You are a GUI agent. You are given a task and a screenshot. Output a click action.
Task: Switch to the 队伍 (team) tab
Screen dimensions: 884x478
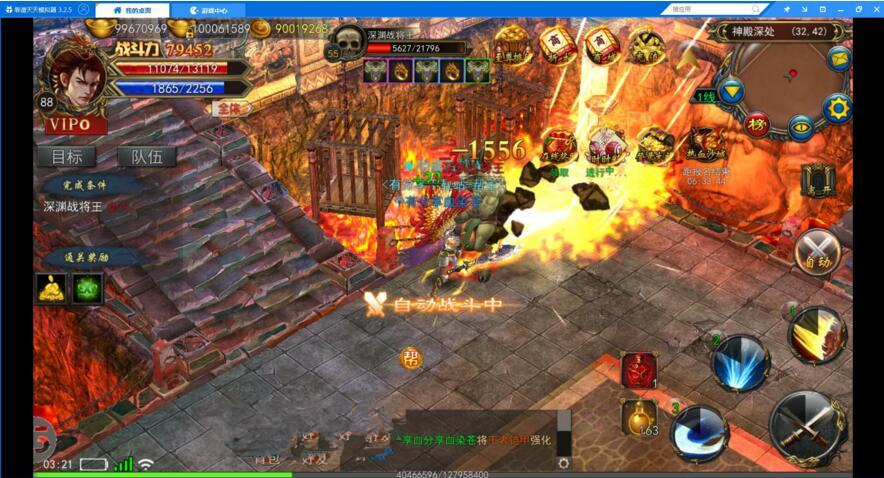click(x=146, y=157)
